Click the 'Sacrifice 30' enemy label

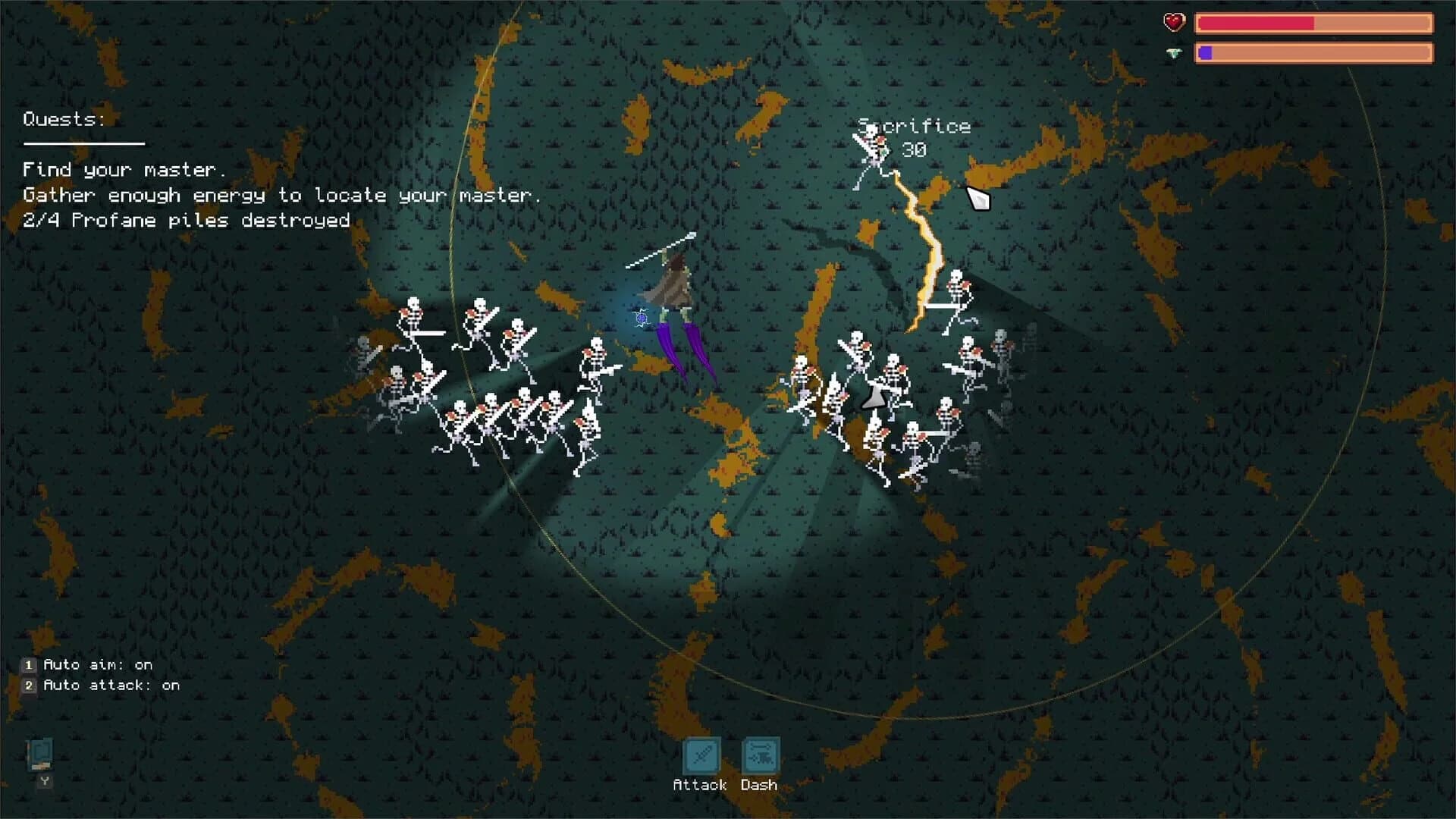point(914,136)
